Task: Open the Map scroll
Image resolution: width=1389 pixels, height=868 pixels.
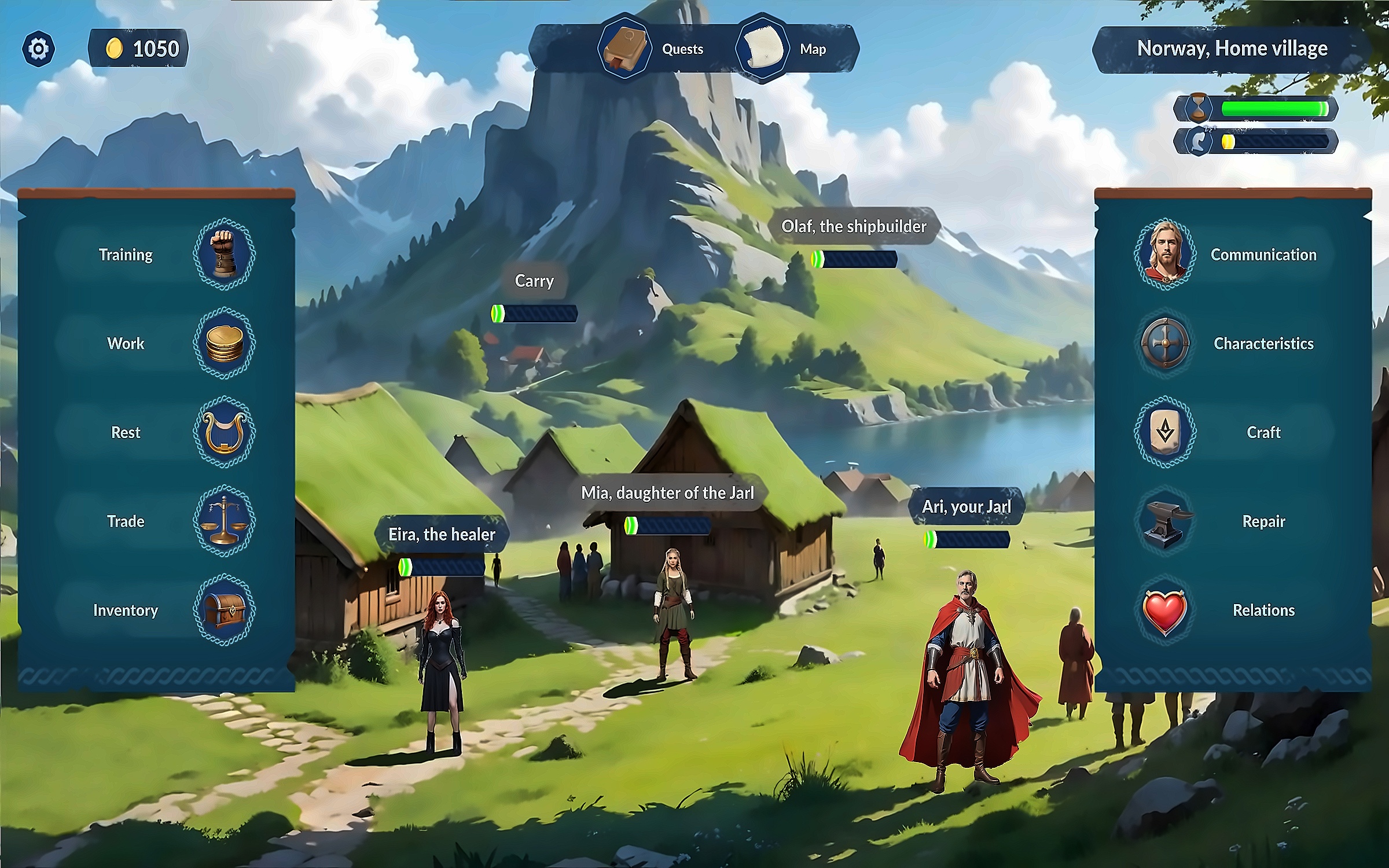Action: [x=763, y=49]
